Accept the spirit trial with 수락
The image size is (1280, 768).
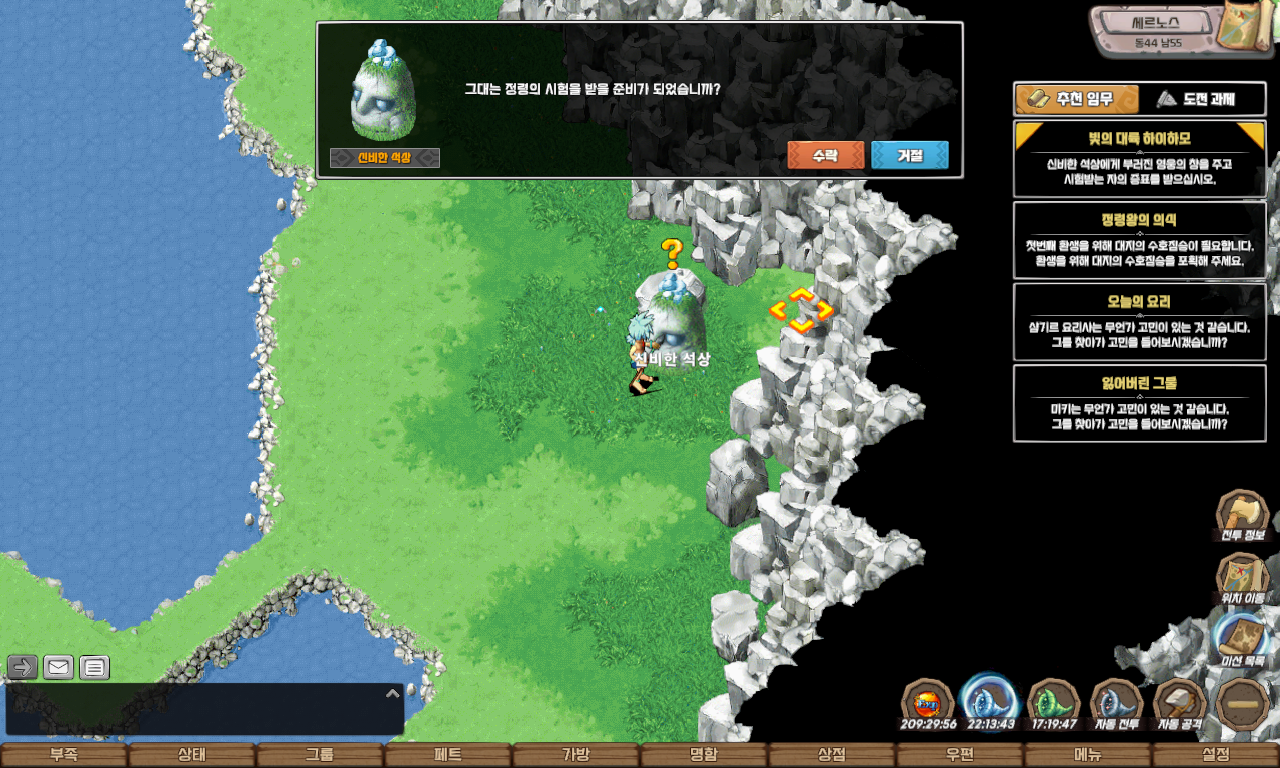point(825,156)
